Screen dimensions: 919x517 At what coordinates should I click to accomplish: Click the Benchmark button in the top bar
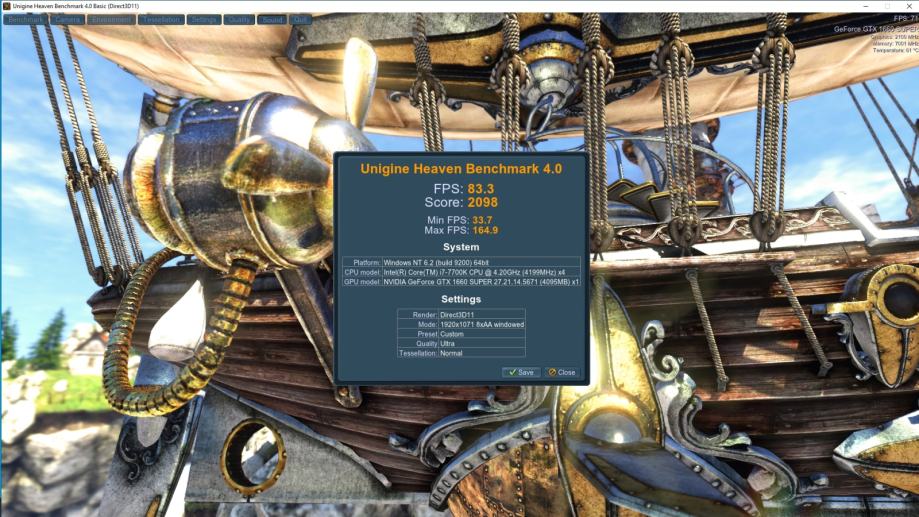pos(25,19)
